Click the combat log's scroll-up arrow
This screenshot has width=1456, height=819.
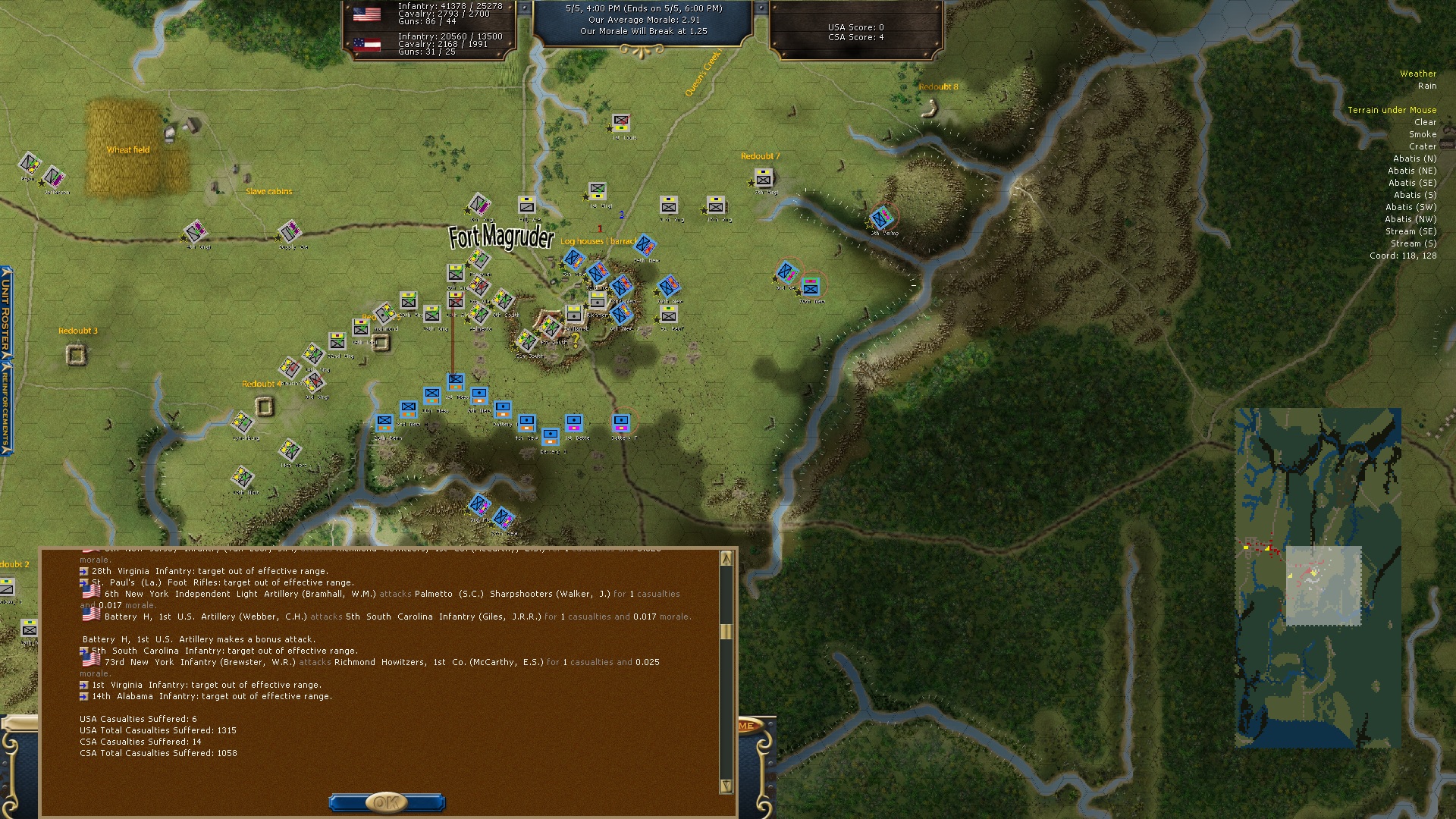(726, 559)
